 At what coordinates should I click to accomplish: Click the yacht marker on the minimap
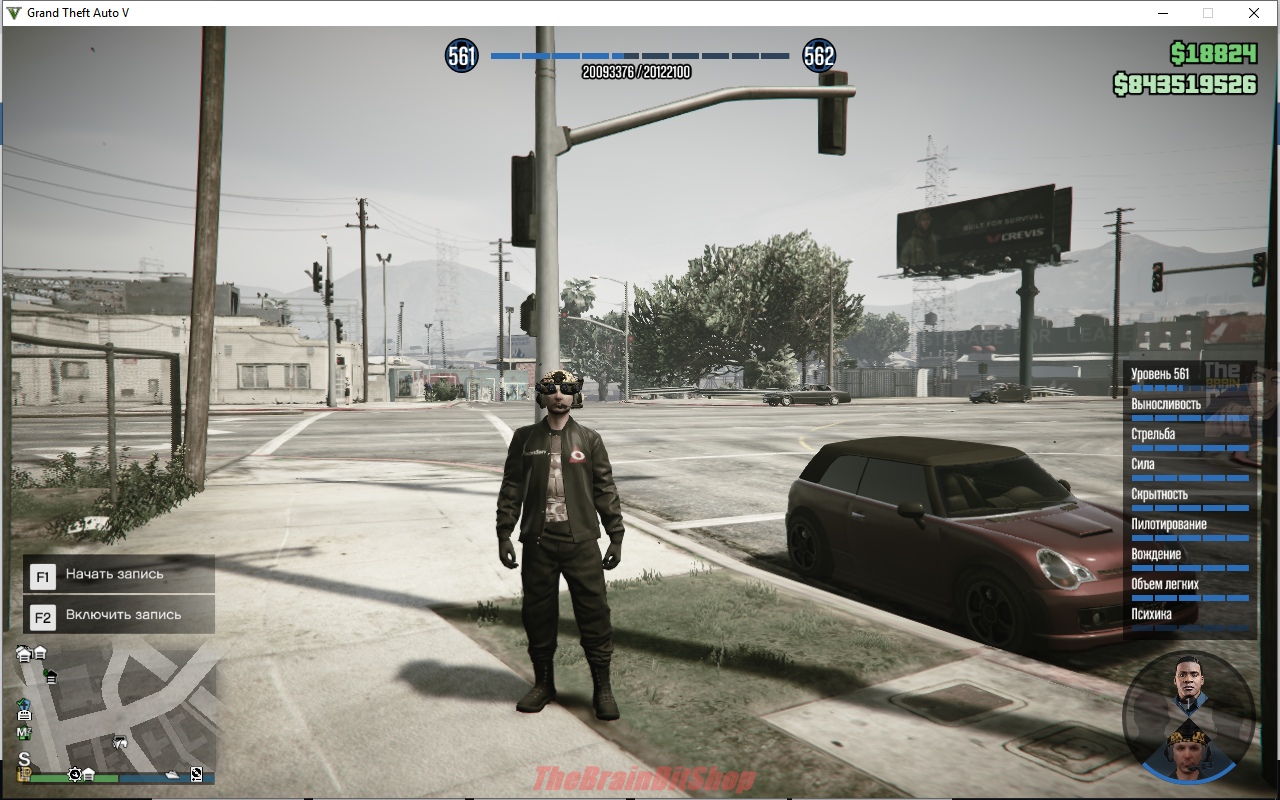click(x=172, y=774)
